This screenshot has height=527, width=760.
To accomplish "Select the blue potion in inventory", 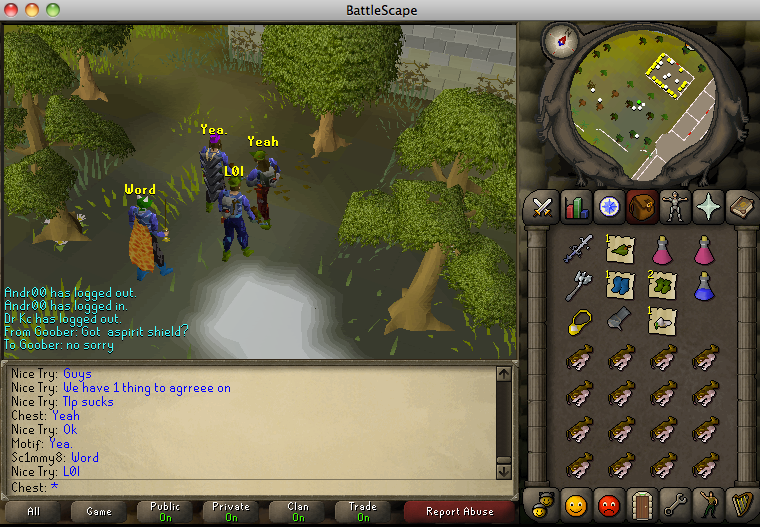I will pyautogui.click(x=705, y=285).
